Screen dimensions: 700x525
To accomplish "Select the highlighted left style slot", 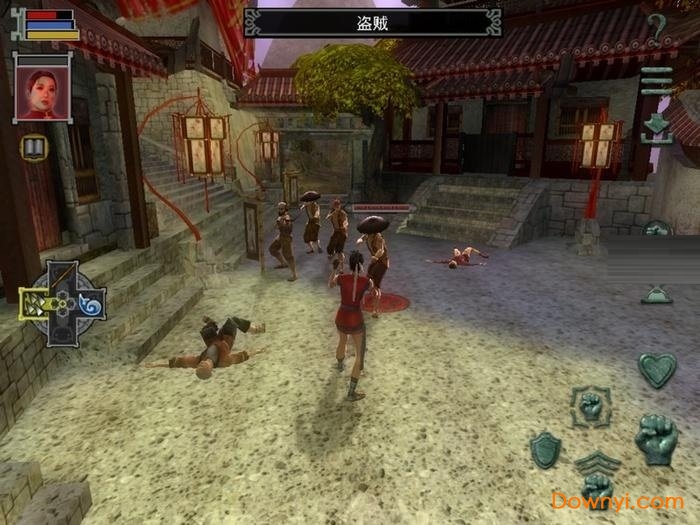I will click(36, 304).
